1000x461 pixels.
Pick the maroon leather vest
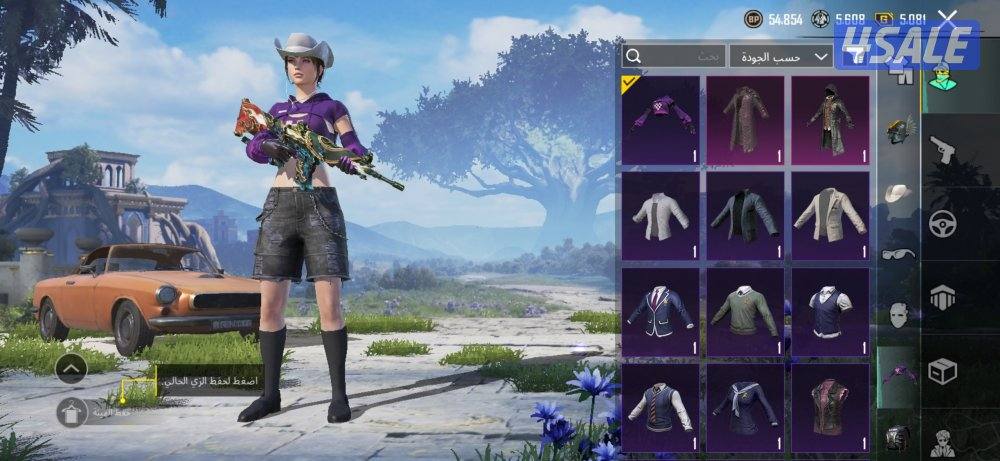pos(830,405)
